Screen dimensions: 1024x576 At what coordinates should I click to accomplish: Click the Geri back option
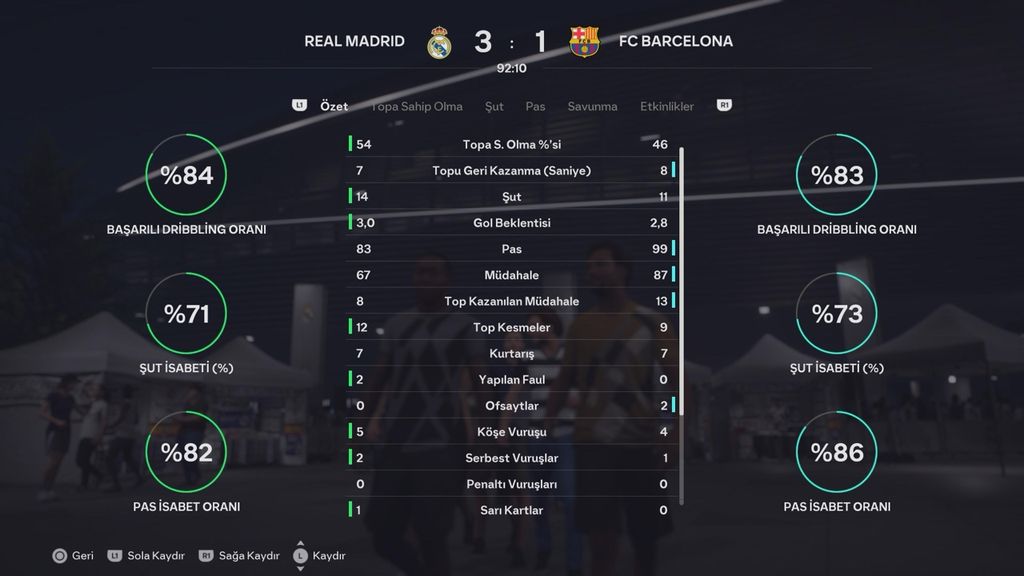[73, 555]
